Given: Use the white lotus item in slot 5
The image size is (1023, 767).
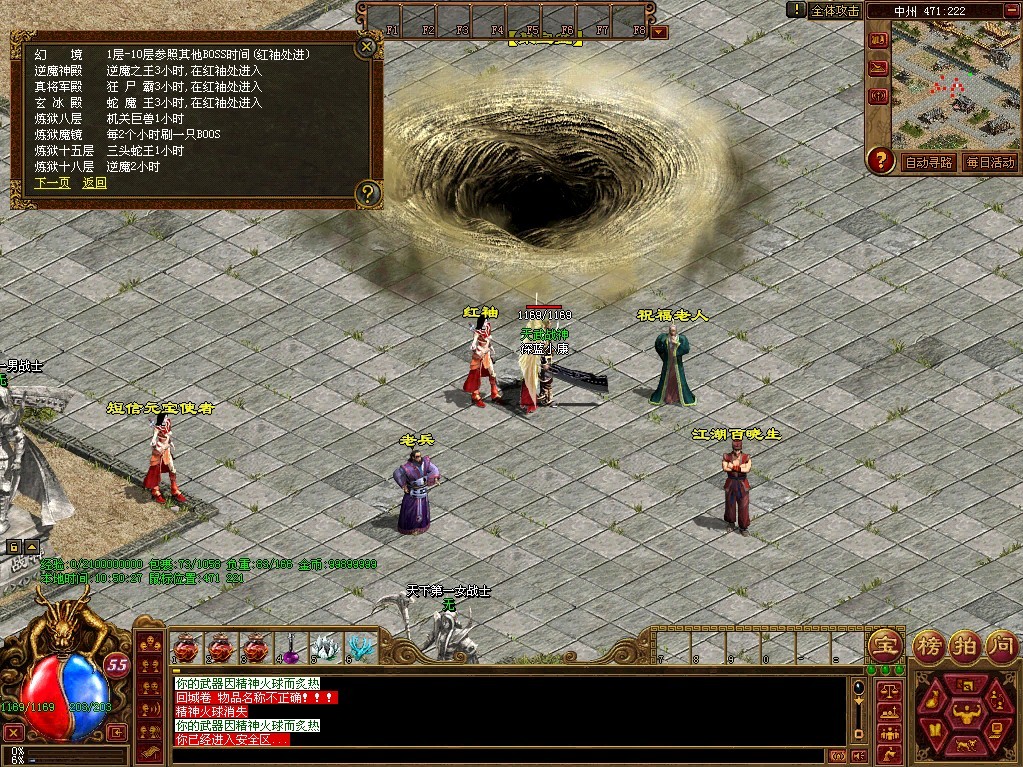Looking at the screenshot, I should click(x=325, y=649).
